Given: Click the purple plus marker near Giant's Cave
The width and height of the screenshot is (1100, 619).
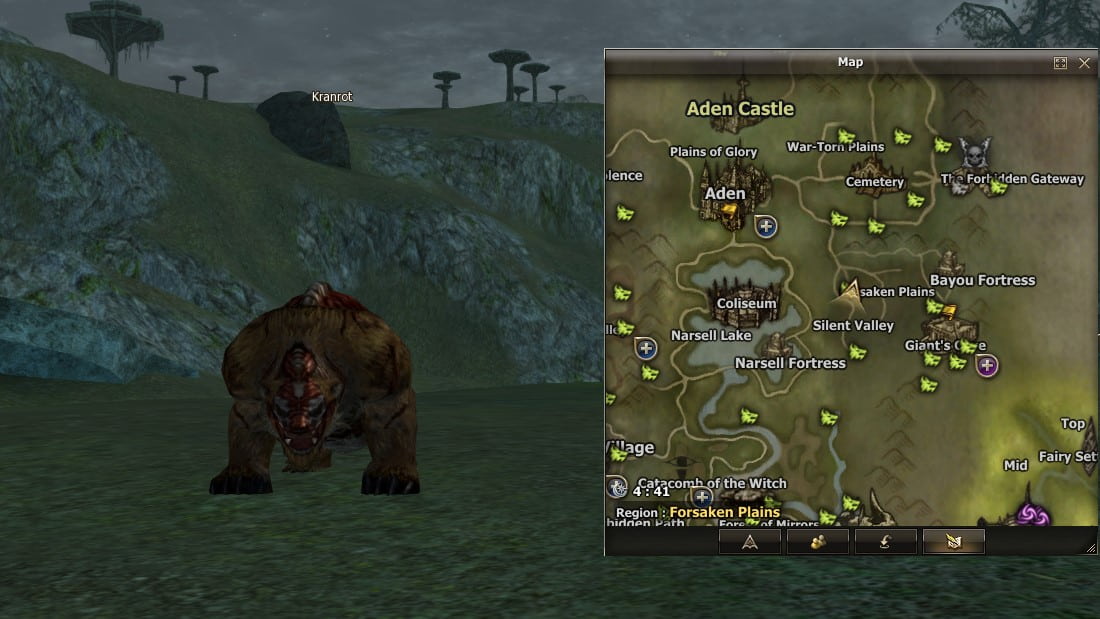Looking at the screenshot, I should (x=987, y=365).
